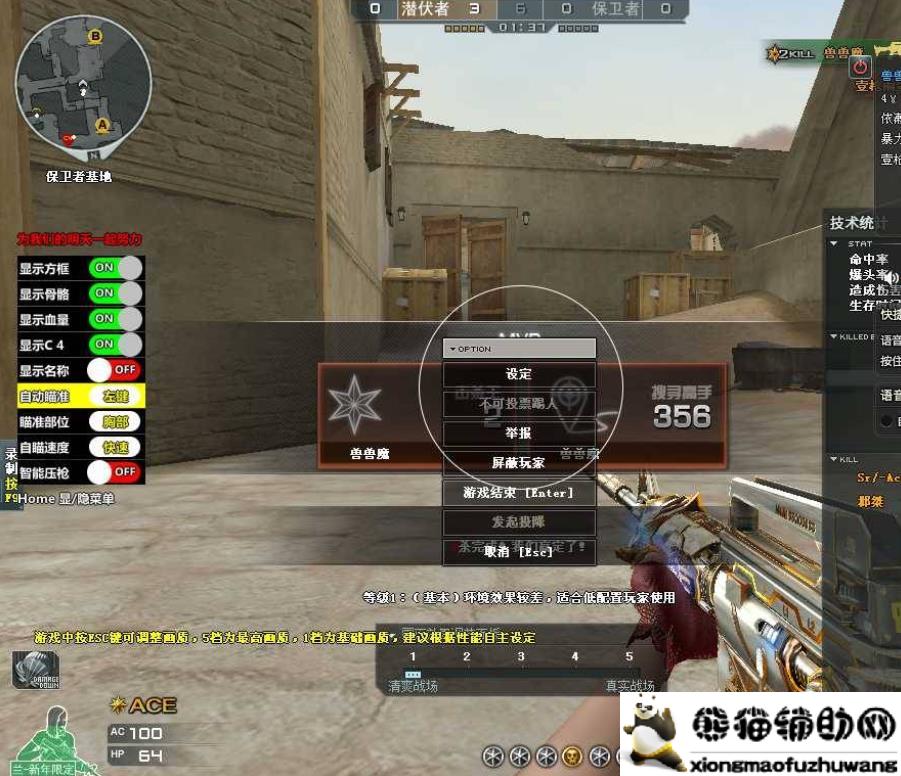Choose 屏蔽玩家 to block a player

pyautogui.click(x=519, y=463)
